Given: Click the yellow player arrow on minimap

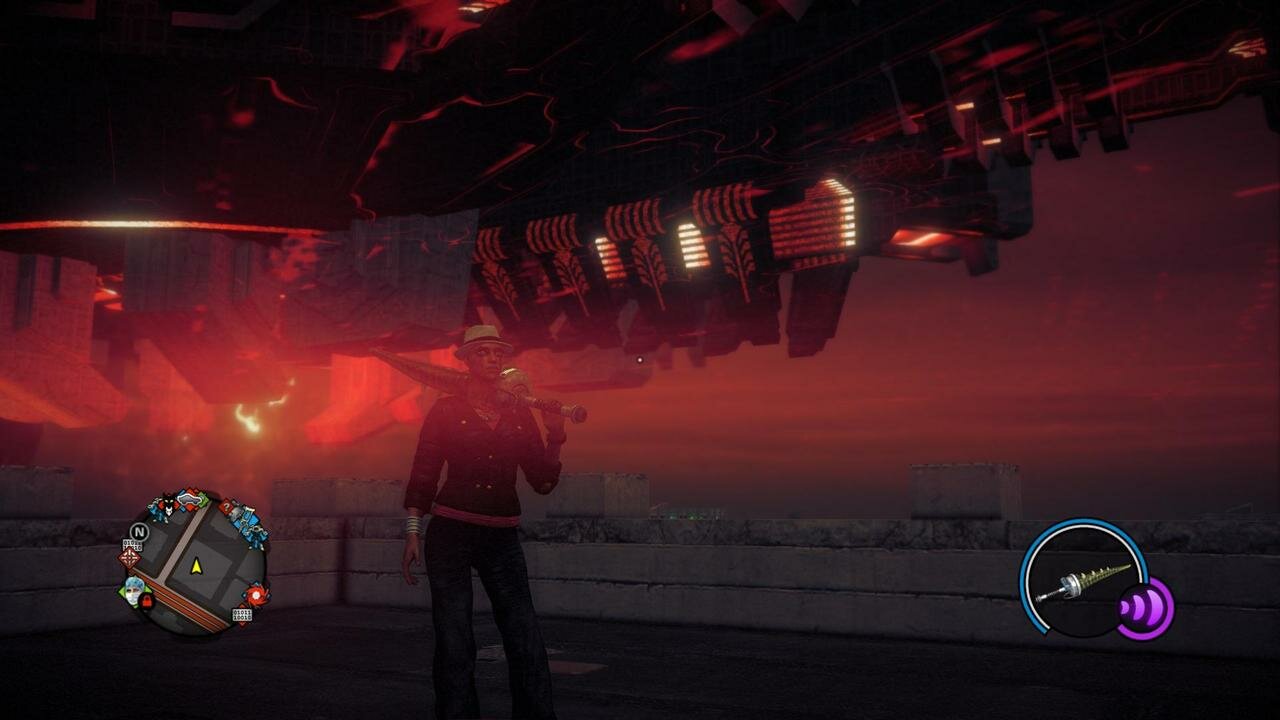Looking at the screenshot, I should [x=196, y=566].
